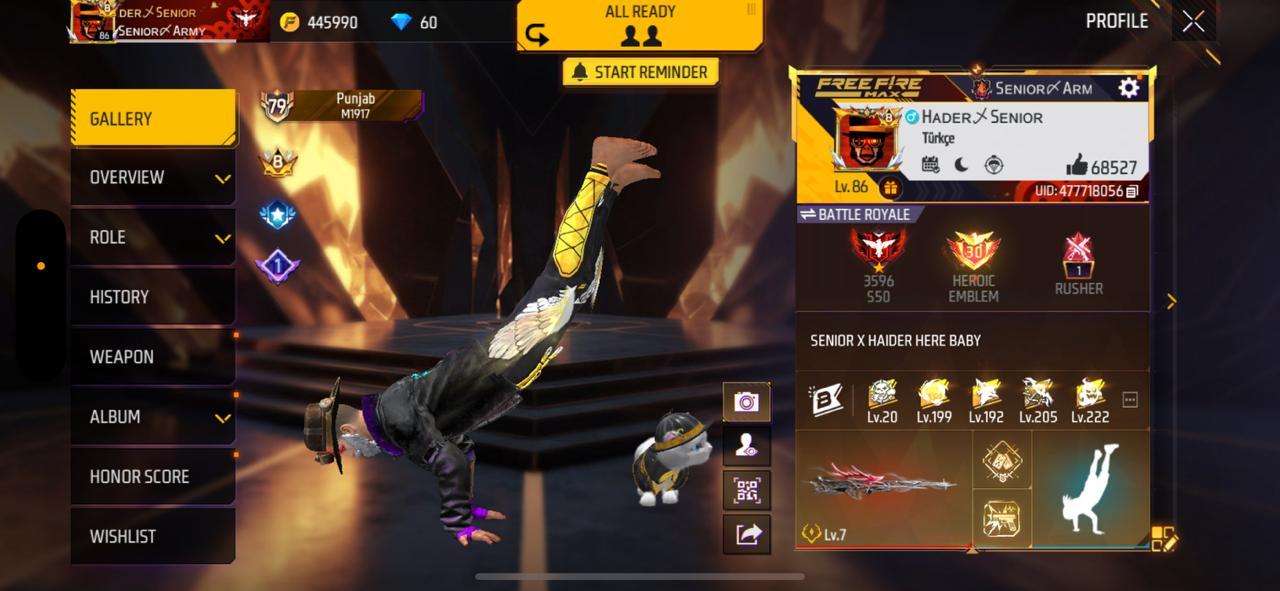
Task: Open profile settings gear icon
Action: [x=1128, y=88]
